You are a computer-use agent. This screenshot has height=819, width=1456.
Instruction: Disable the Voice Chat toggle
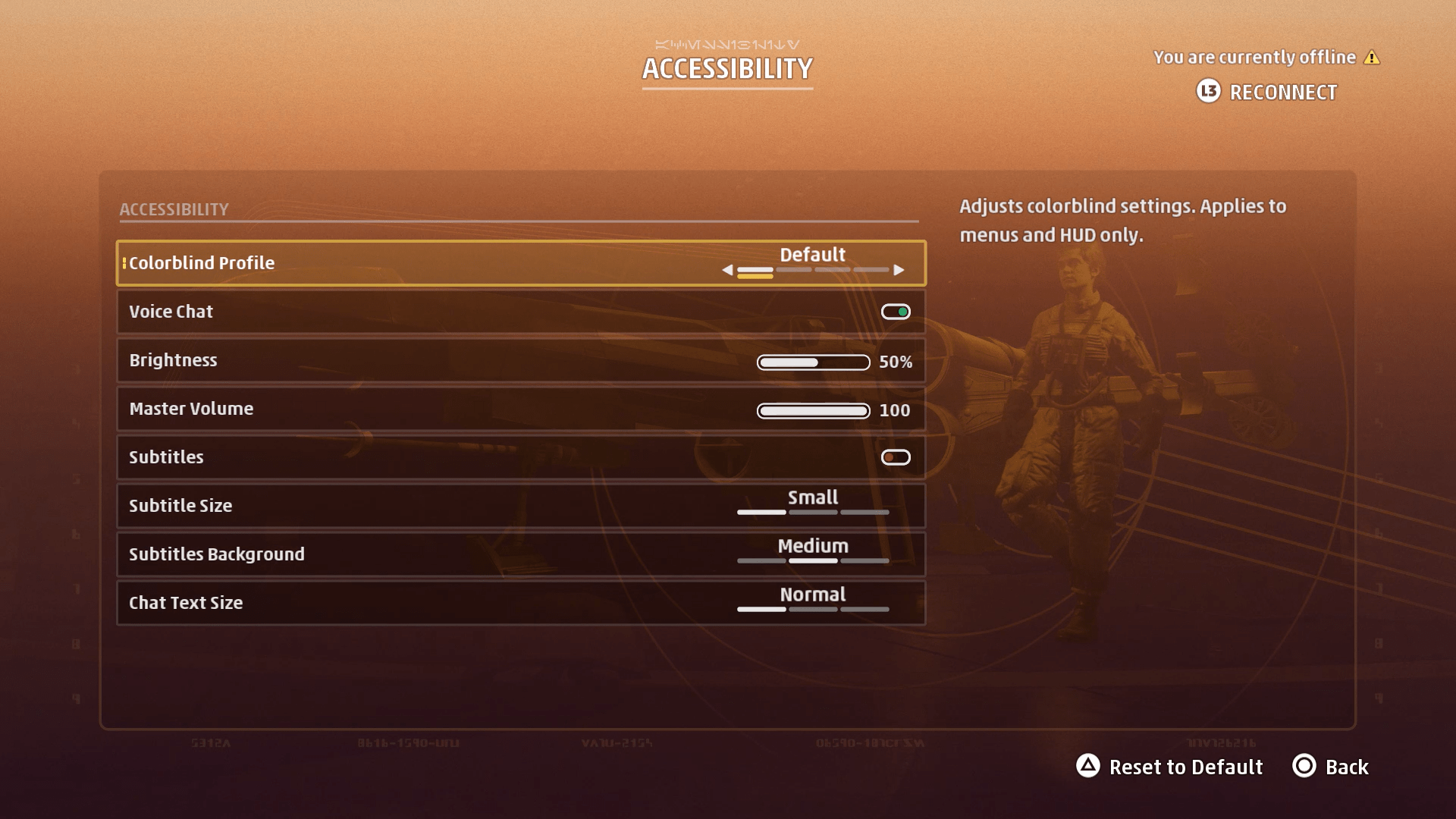click(895, 311)
